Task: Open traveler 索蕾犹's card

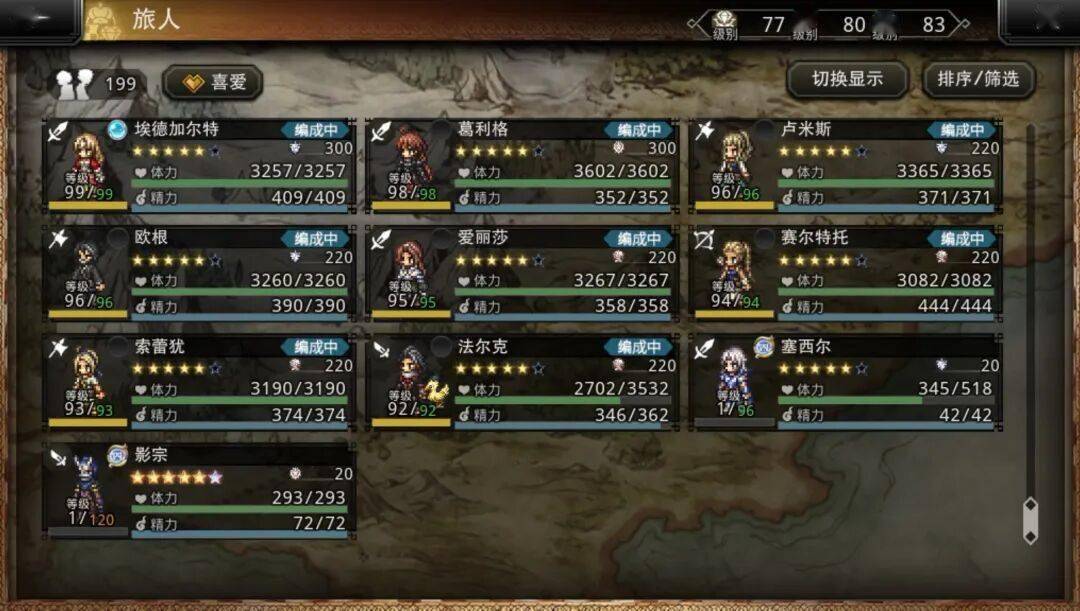Action: (x=198, y=382)
